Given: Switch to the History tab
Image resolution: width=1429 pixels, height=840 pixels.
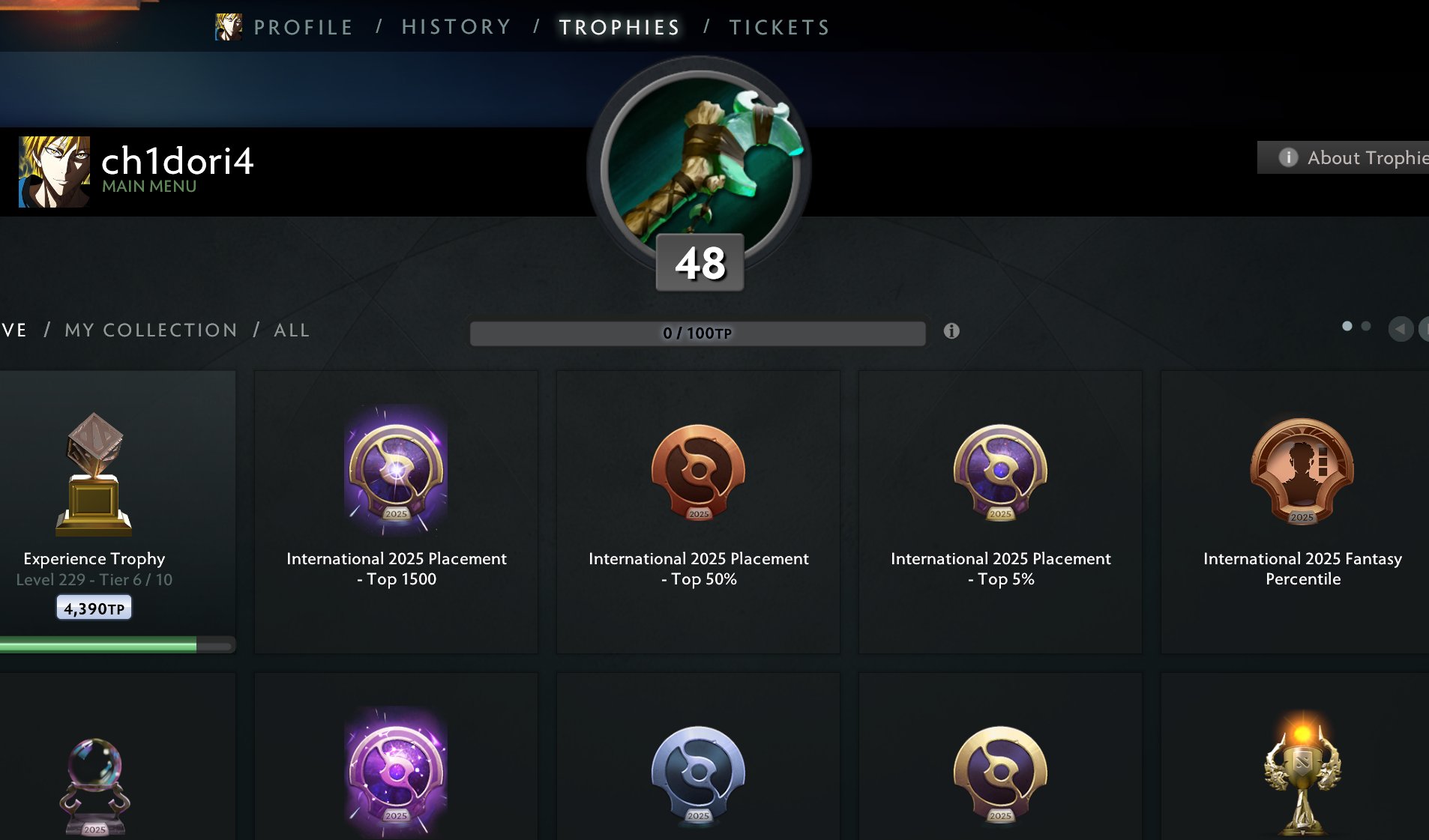Looking at the screenshot, I should pos(456,28).
